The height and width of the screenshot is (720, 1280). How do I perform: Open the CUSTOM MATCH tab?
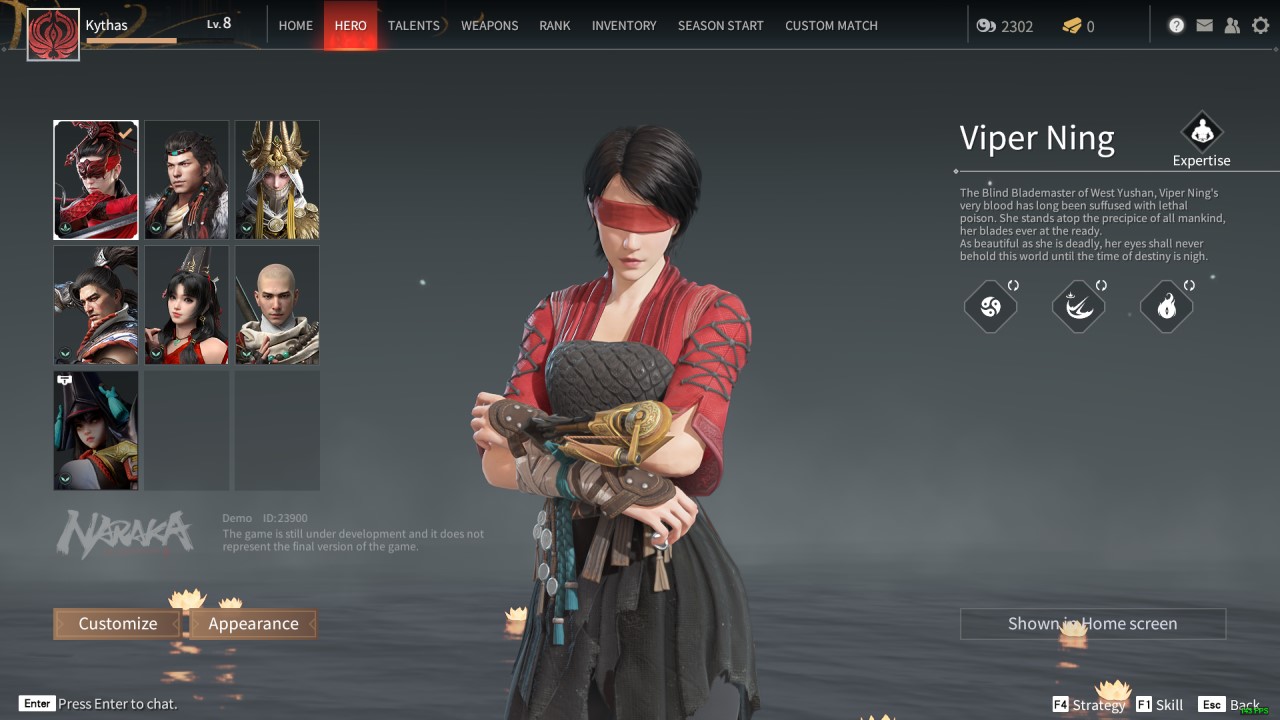[831, 25]
